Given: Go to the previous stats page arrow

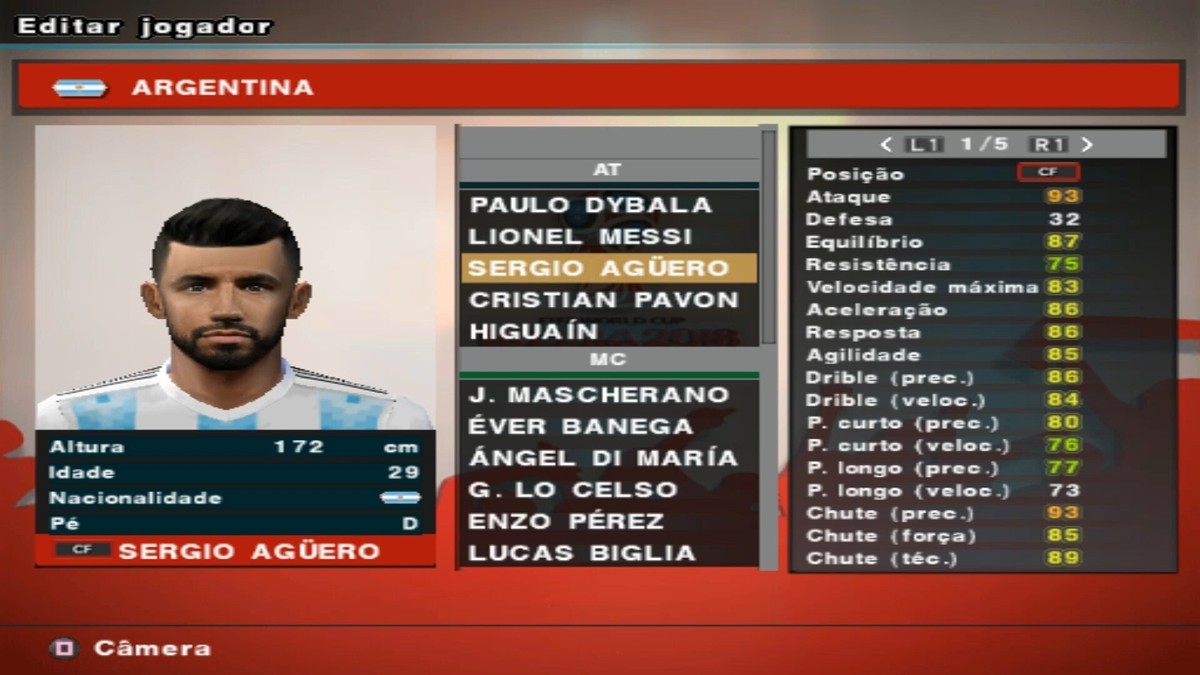Looking at the screenshot, I should pos(886,145).
